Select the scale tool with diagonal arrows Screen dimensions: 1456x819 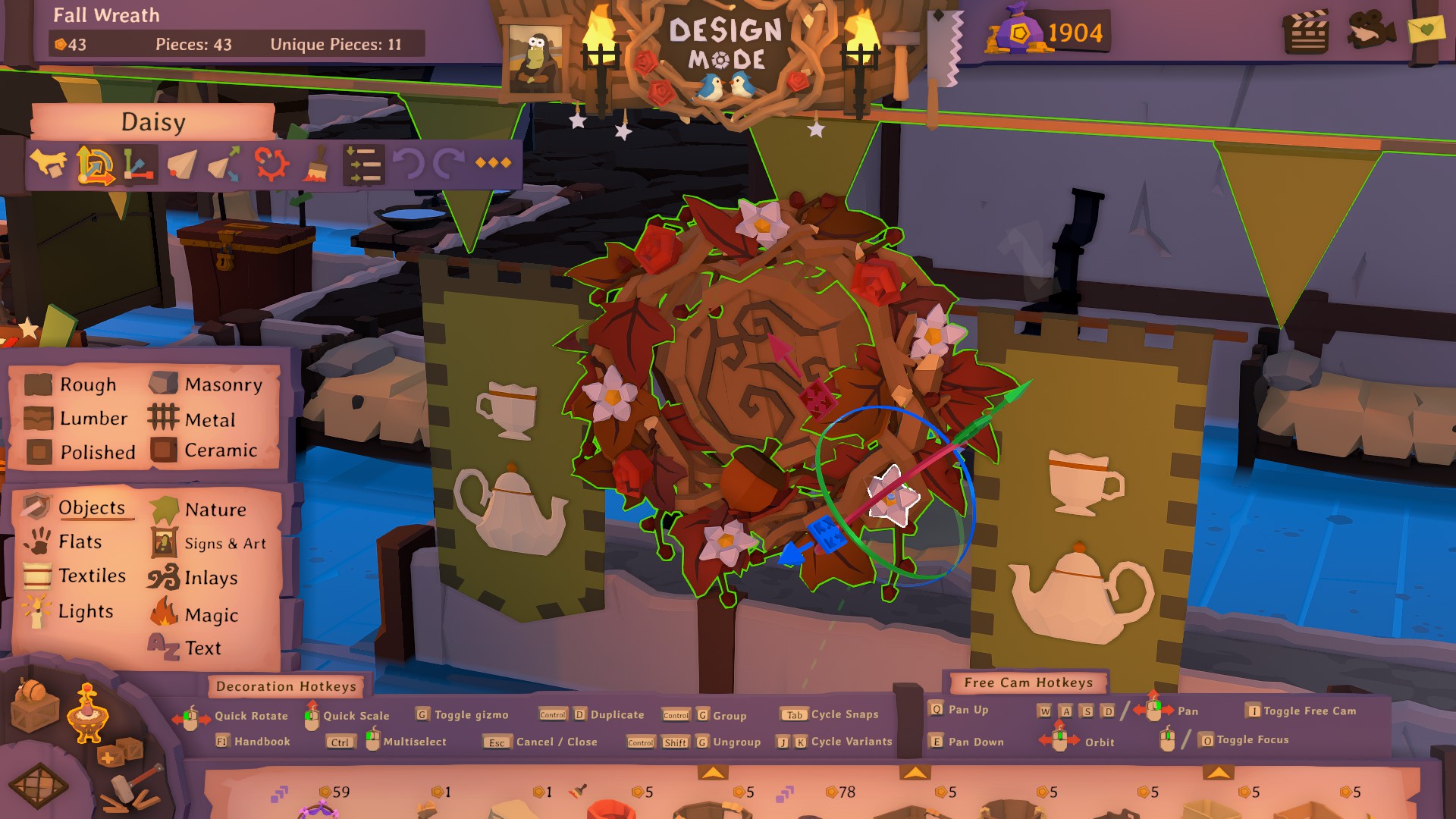click(x=223, y=164)
